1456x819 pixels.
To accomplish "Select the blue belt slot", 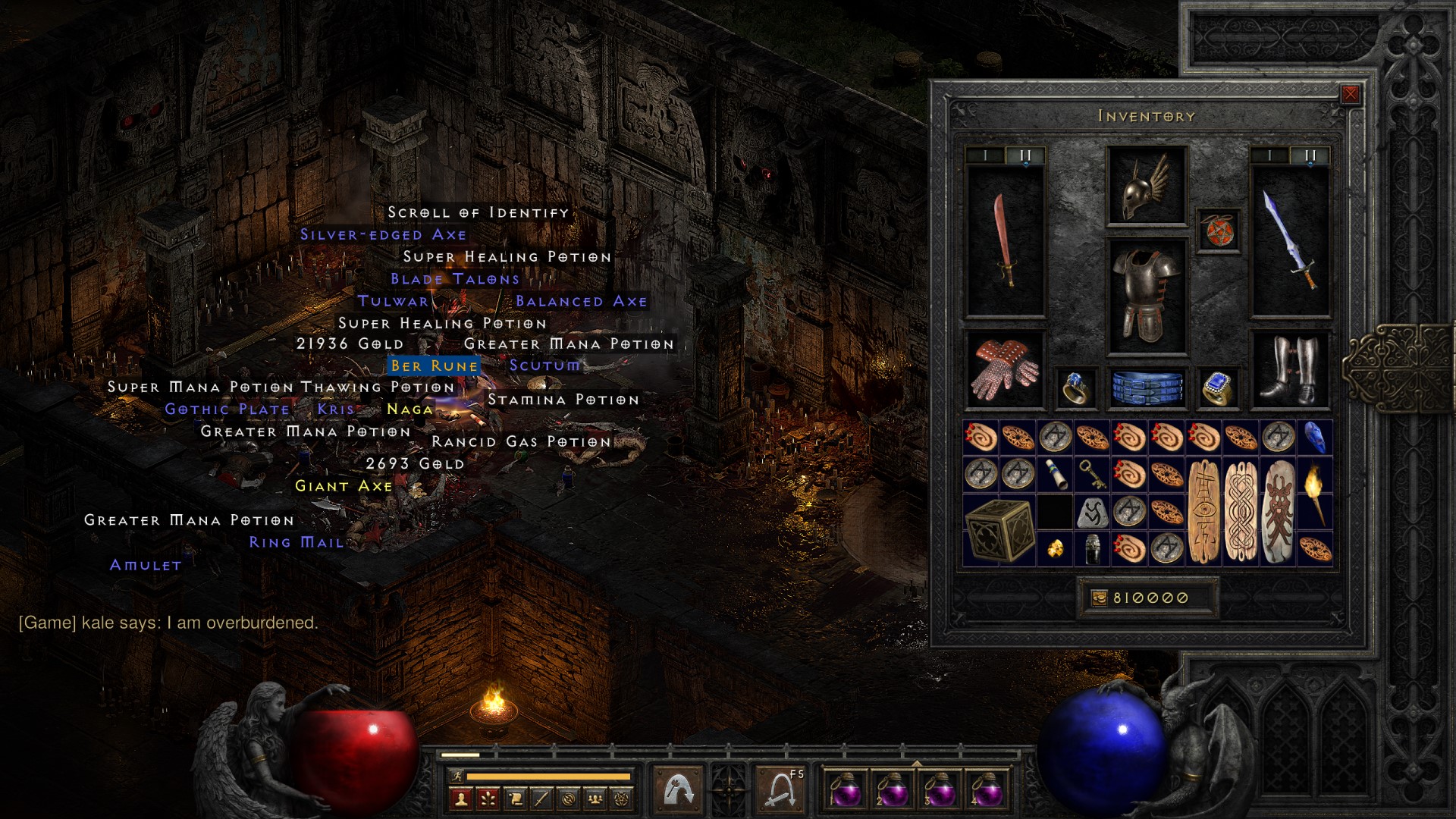I will click(x=1147, y=387).
